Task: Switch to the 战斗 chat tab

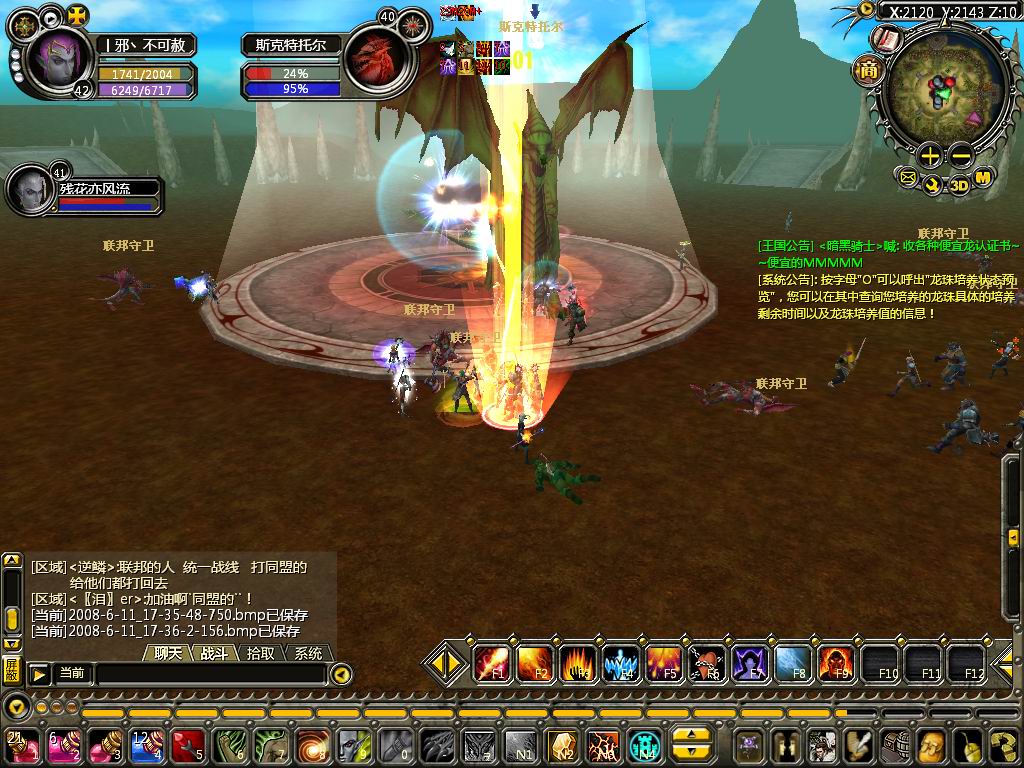Action: 214,653
